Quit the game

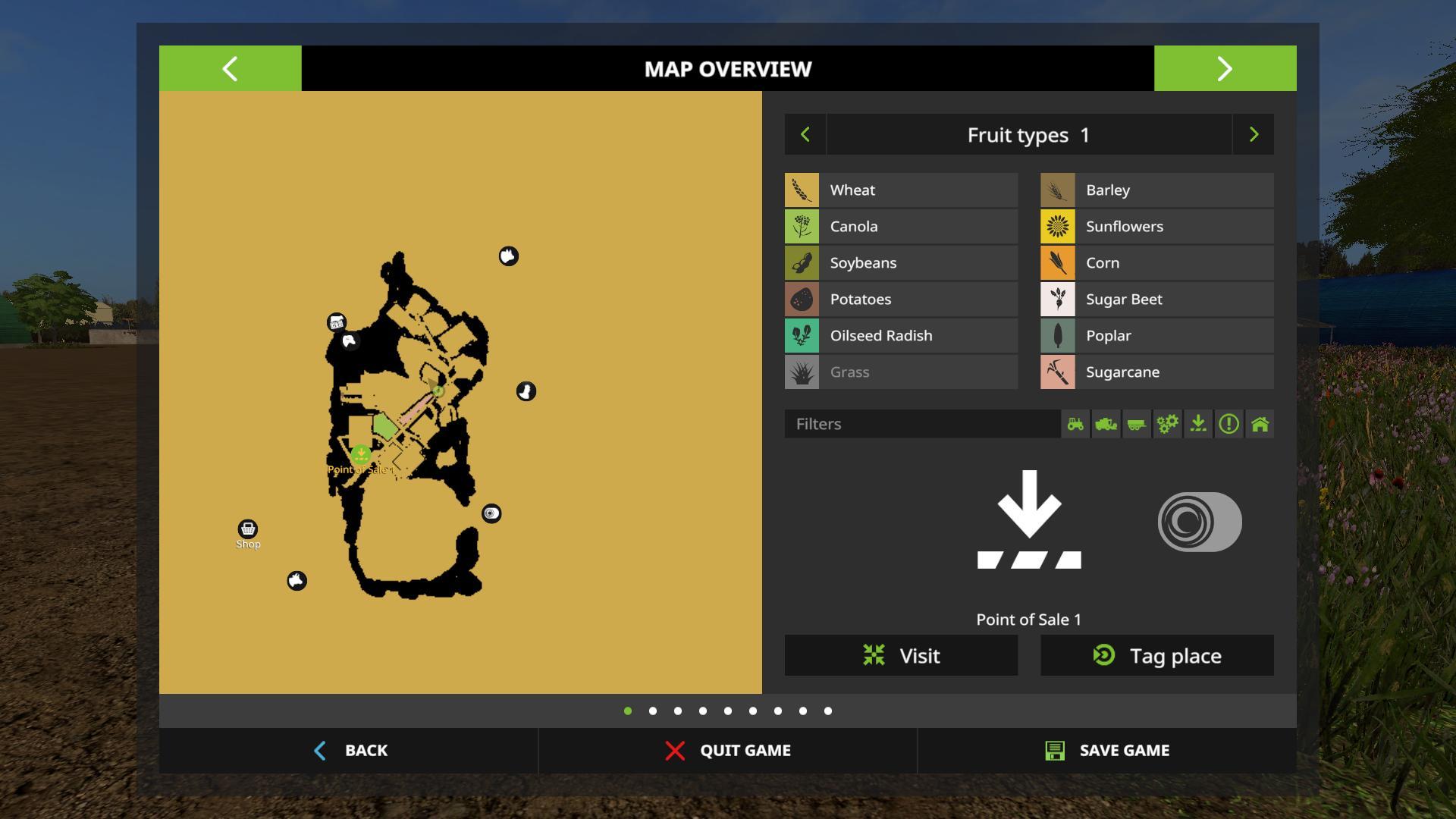pos(728,750)
